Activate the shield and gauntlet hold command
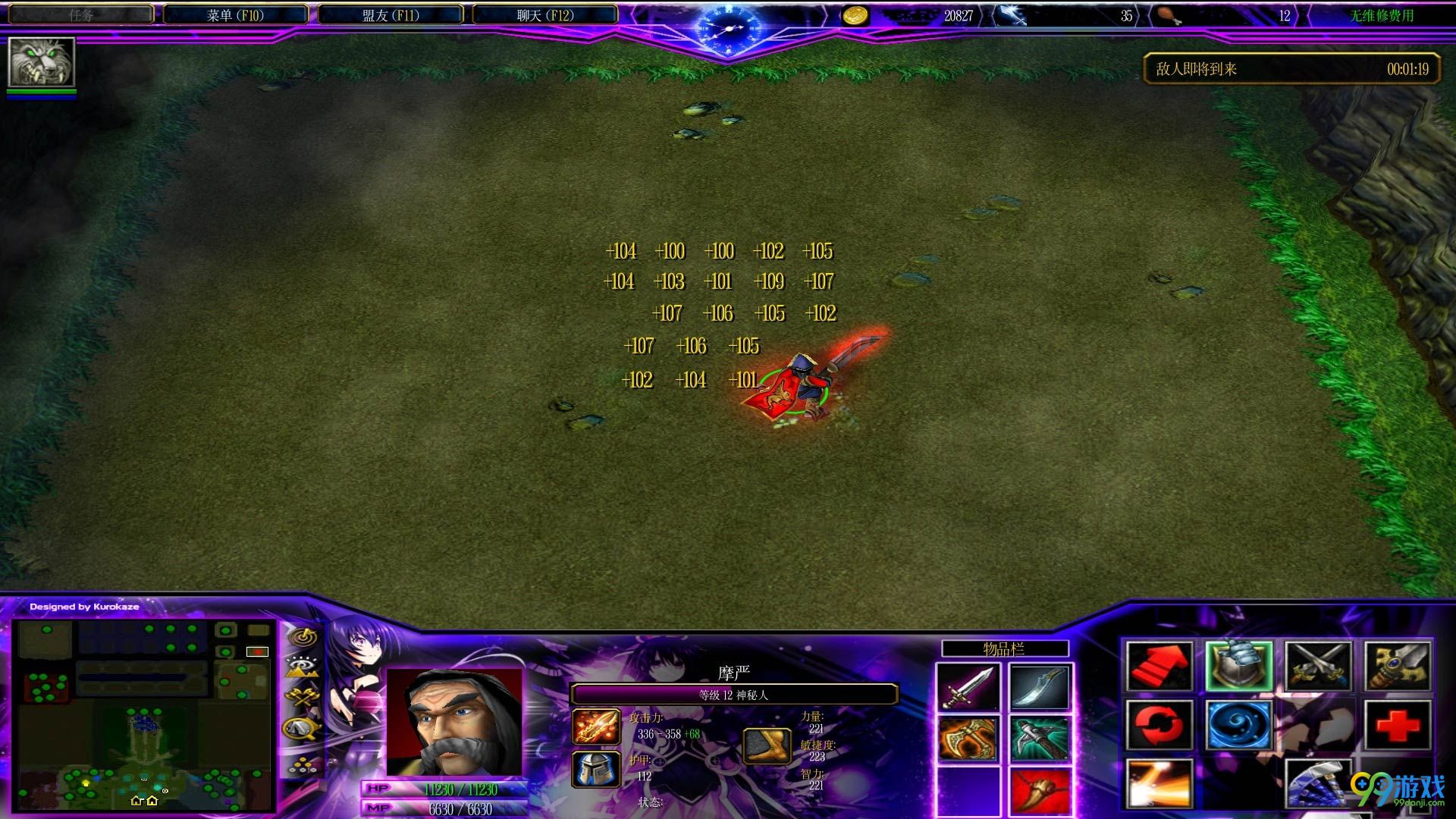Viewport: 1456px width, 819px height. [1238, 666]
